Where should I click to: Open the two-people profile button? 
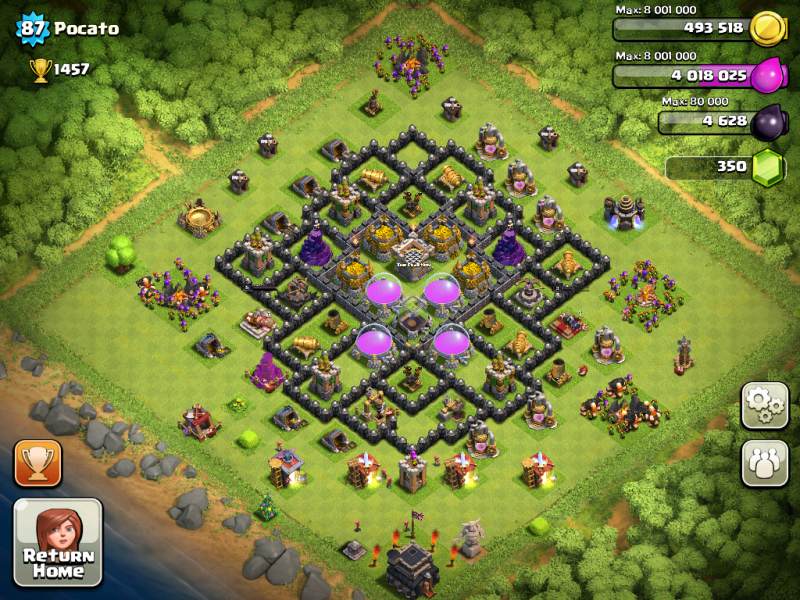coord(764,463)
